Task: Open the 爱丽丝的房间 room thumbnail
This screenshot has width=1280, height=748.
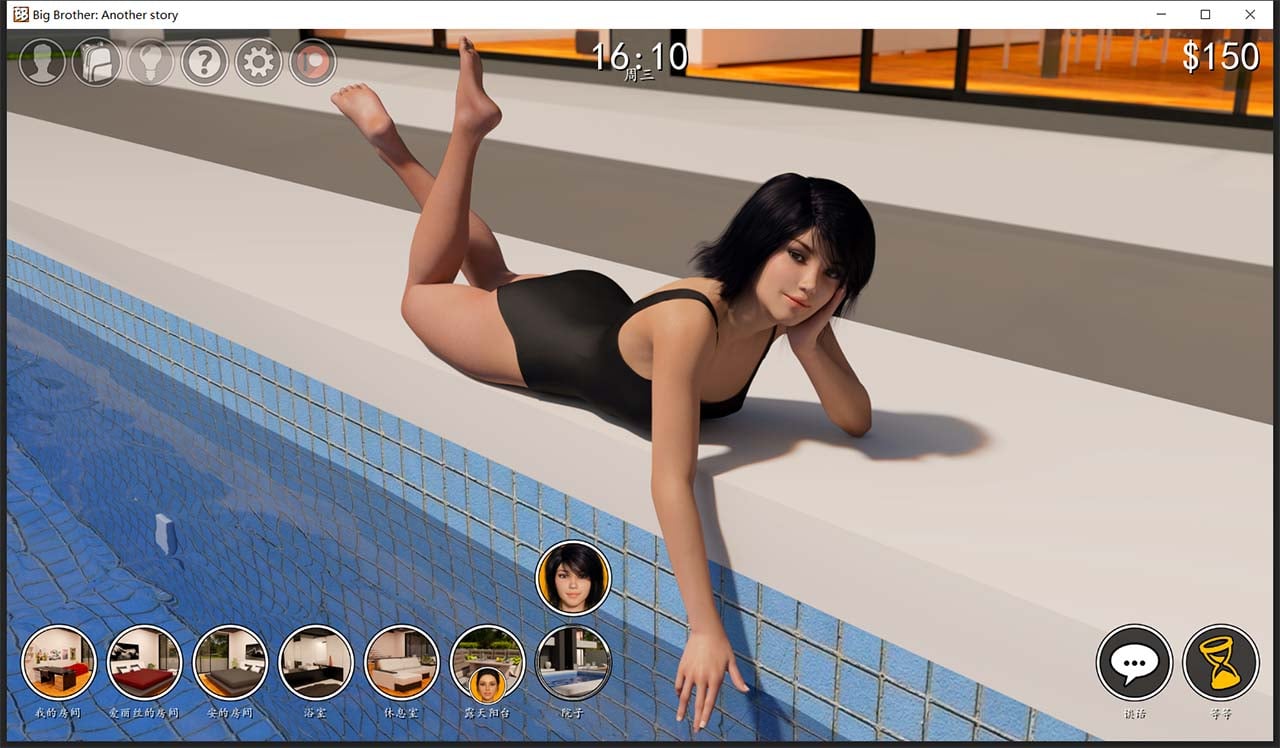Action: 144,660
